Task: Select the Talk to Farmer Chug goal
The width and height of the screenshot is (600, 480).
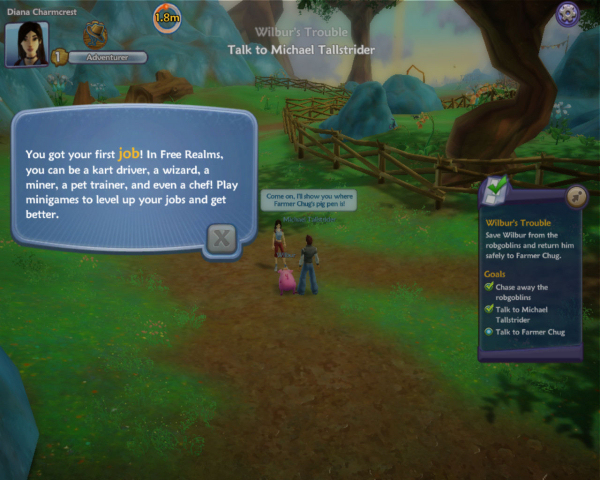Action: point(529,331)
